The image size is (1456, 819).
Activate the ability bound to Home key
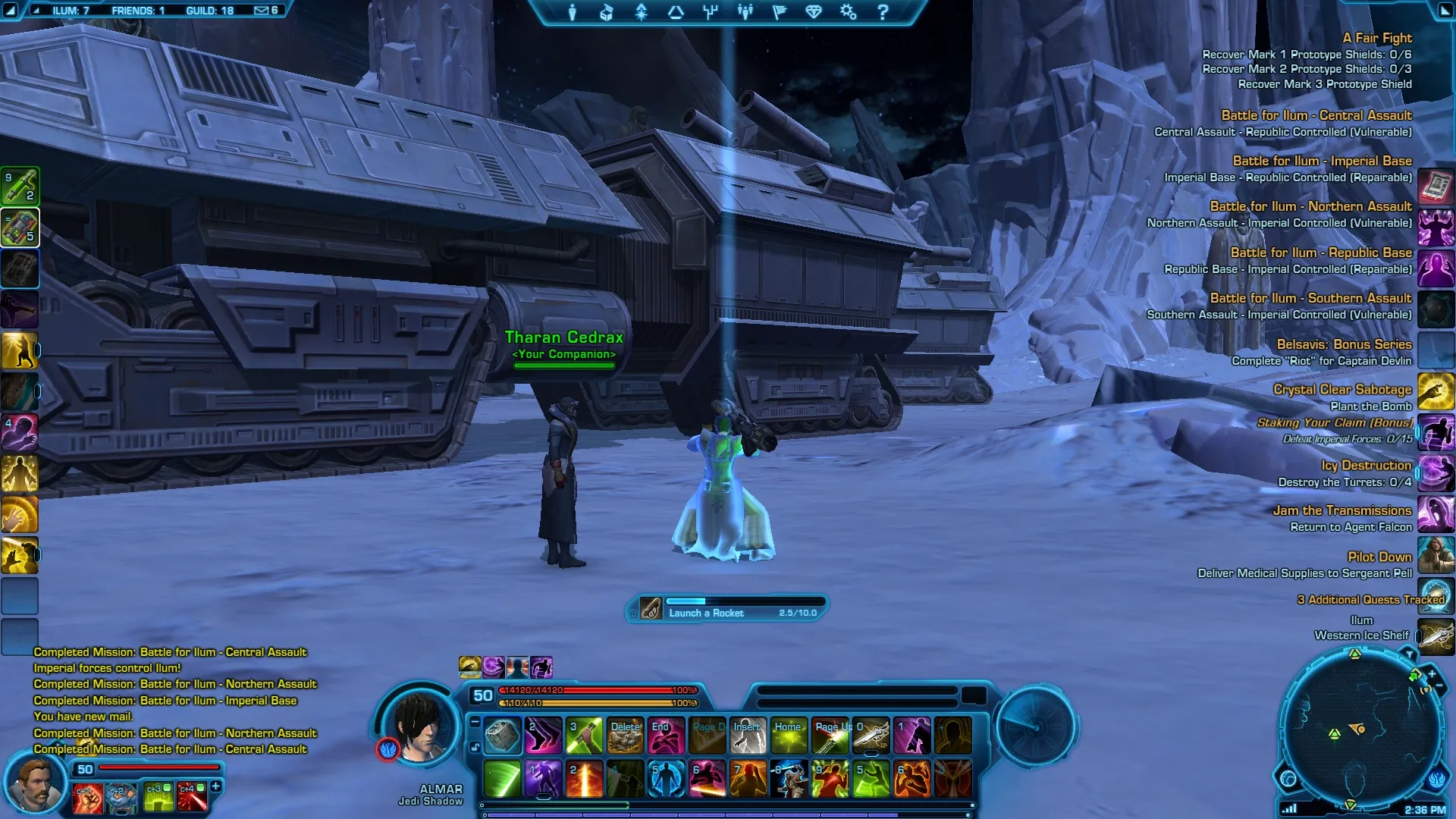789,736
